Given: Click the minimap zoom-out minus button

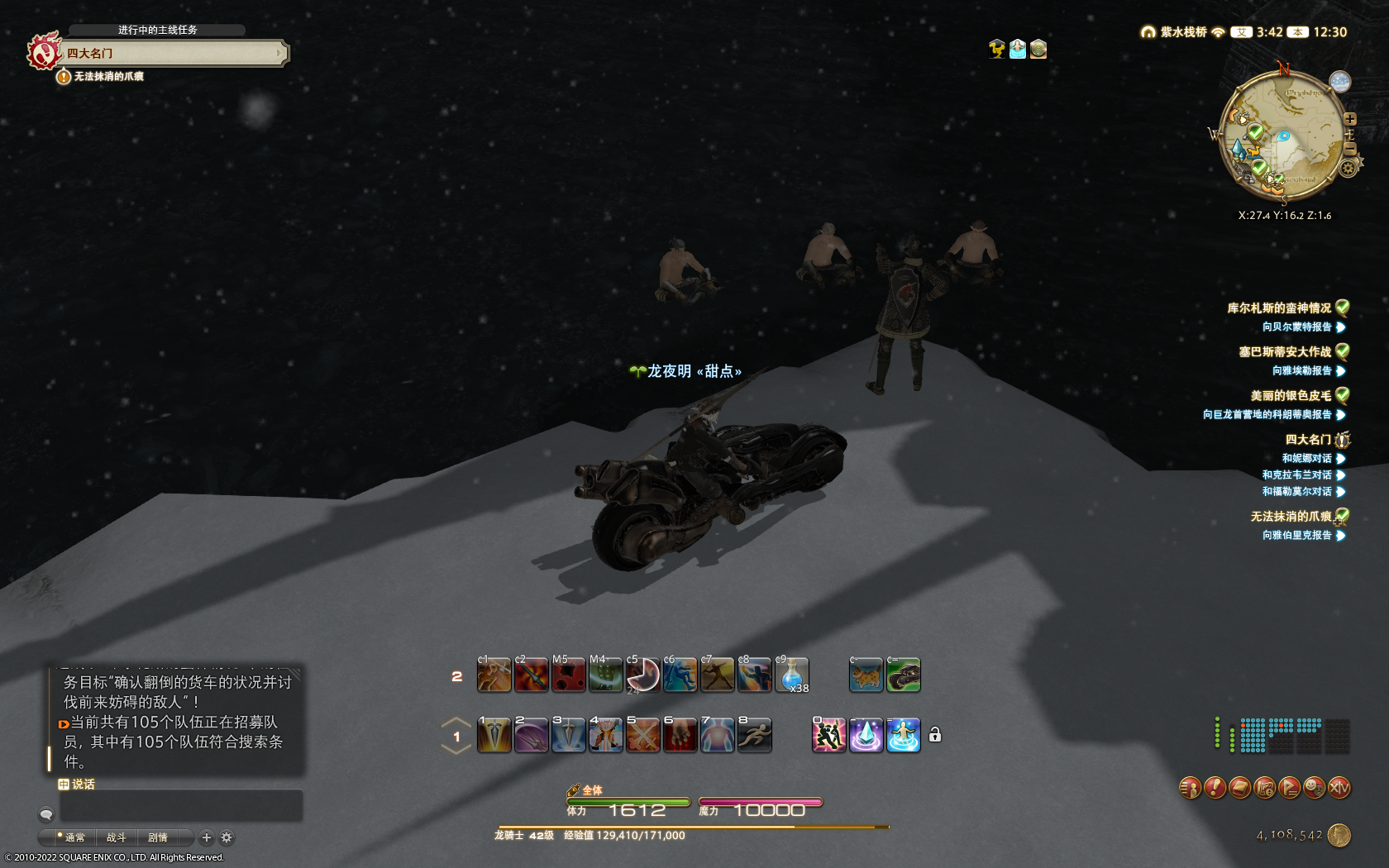Looking at the screenshot, I should pos(1350,149).
